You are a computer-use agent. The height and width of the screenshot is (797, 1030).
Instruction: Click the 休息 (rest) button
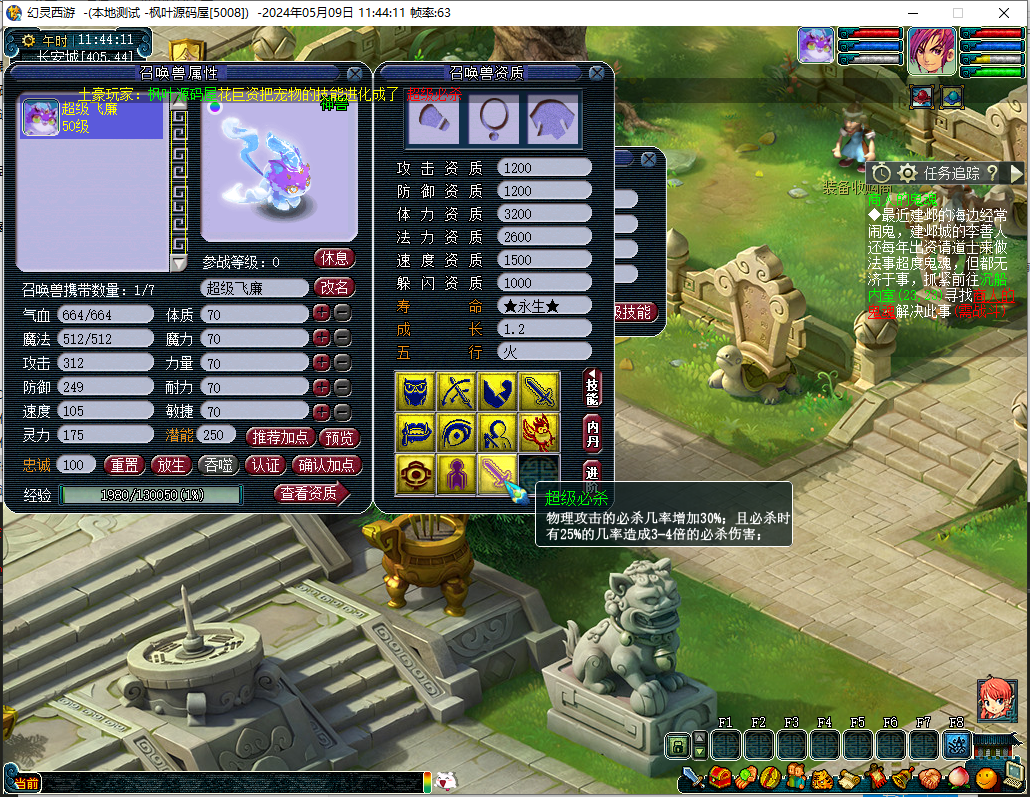pyautogui.click(x=335, y=258)
